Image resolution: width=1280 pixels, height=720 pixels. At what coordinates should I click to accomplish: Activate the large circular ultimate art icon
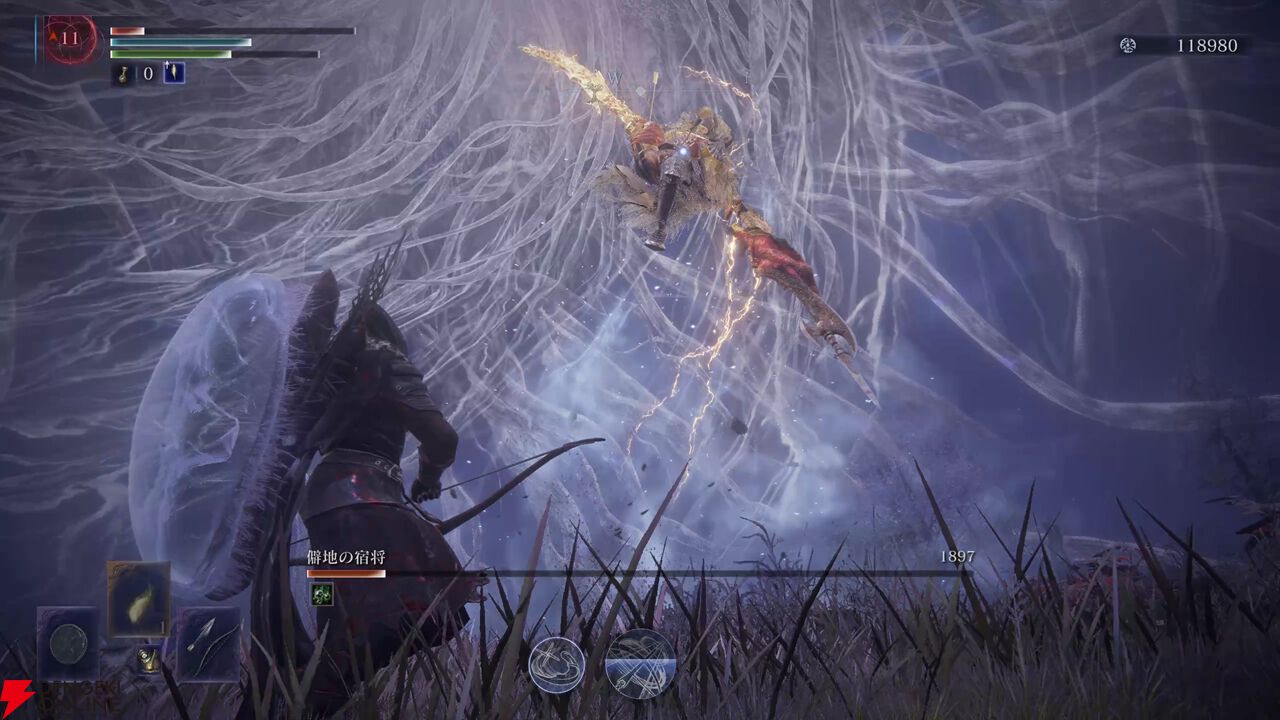640,663
